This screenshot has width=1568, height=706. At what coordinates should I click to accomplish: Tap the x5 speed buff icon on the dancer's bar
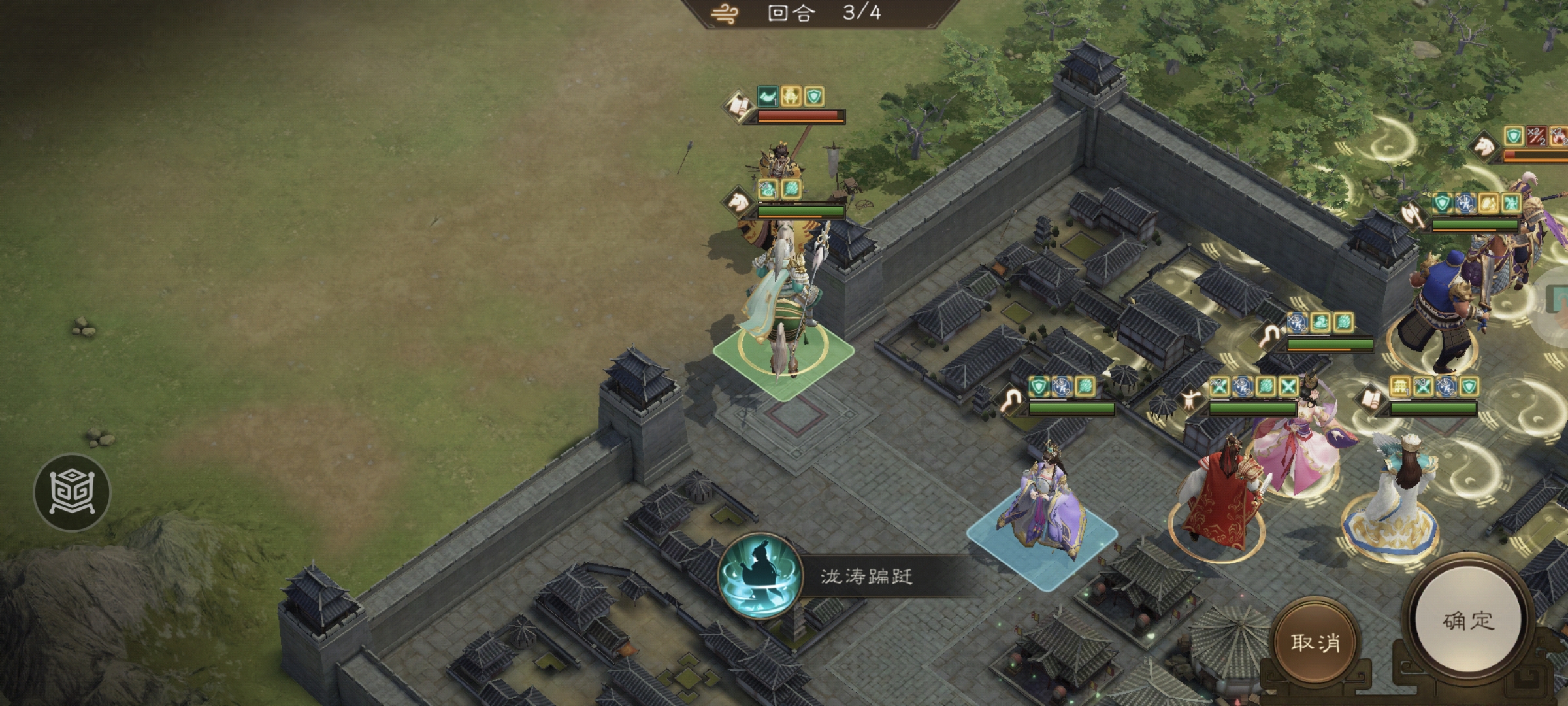(x=1243, y=386)
